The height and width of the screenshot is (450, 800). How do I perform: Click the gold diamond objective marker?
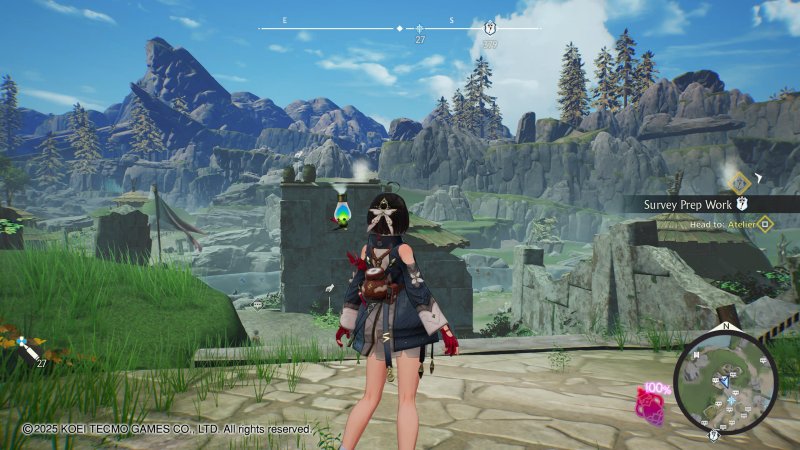coord(739,182)
